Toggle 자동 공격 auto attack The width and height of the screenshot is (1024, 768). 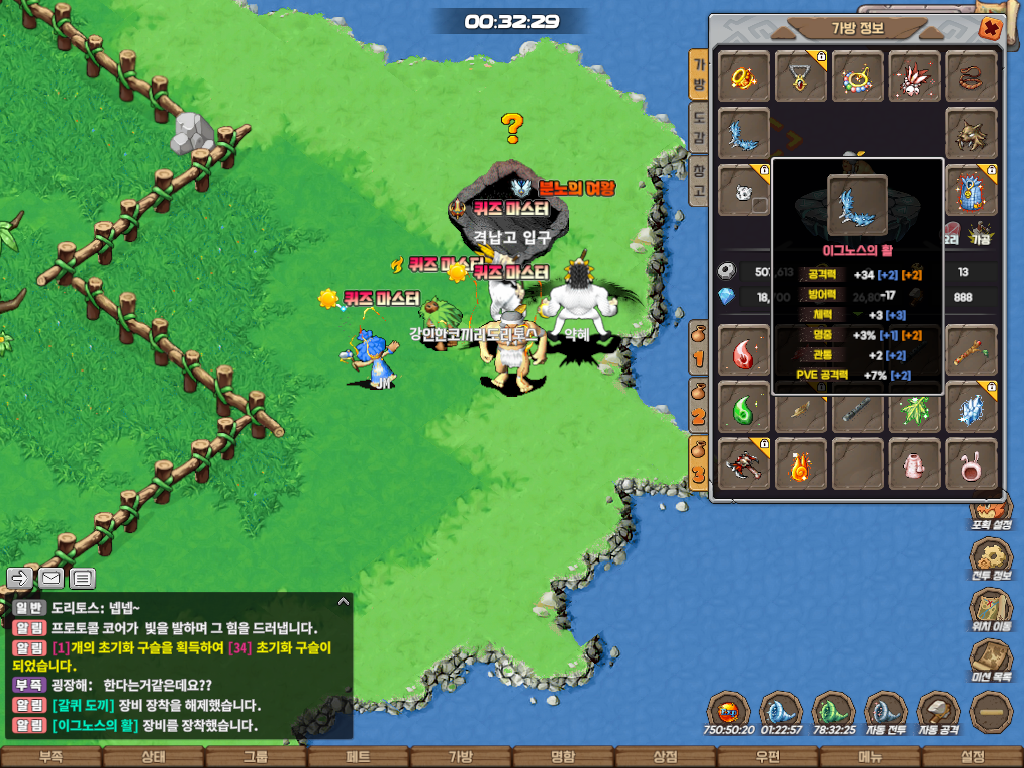[x=938, y=713]
